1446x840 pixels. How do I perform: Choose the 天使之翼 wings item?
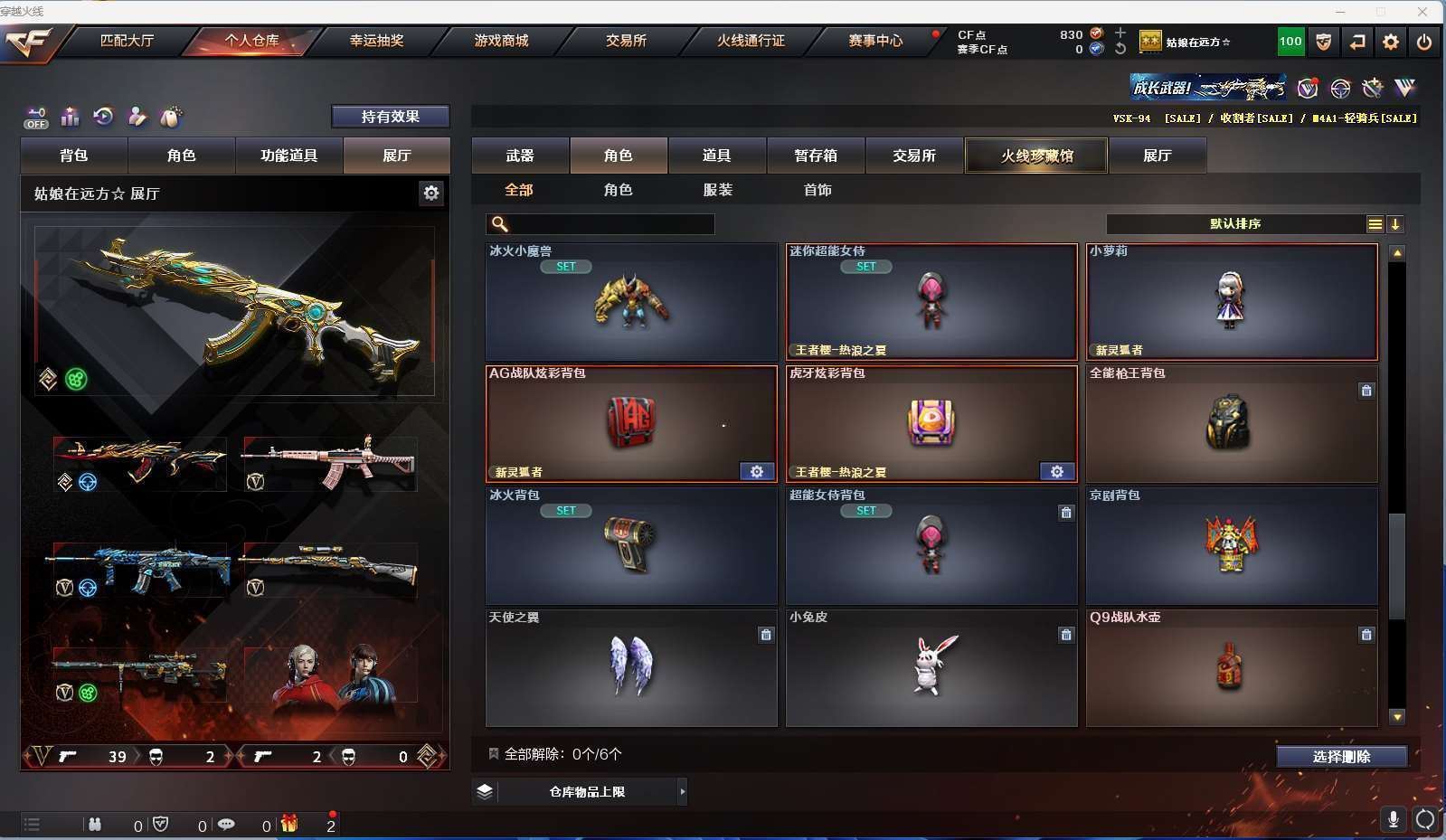[631, 667]
